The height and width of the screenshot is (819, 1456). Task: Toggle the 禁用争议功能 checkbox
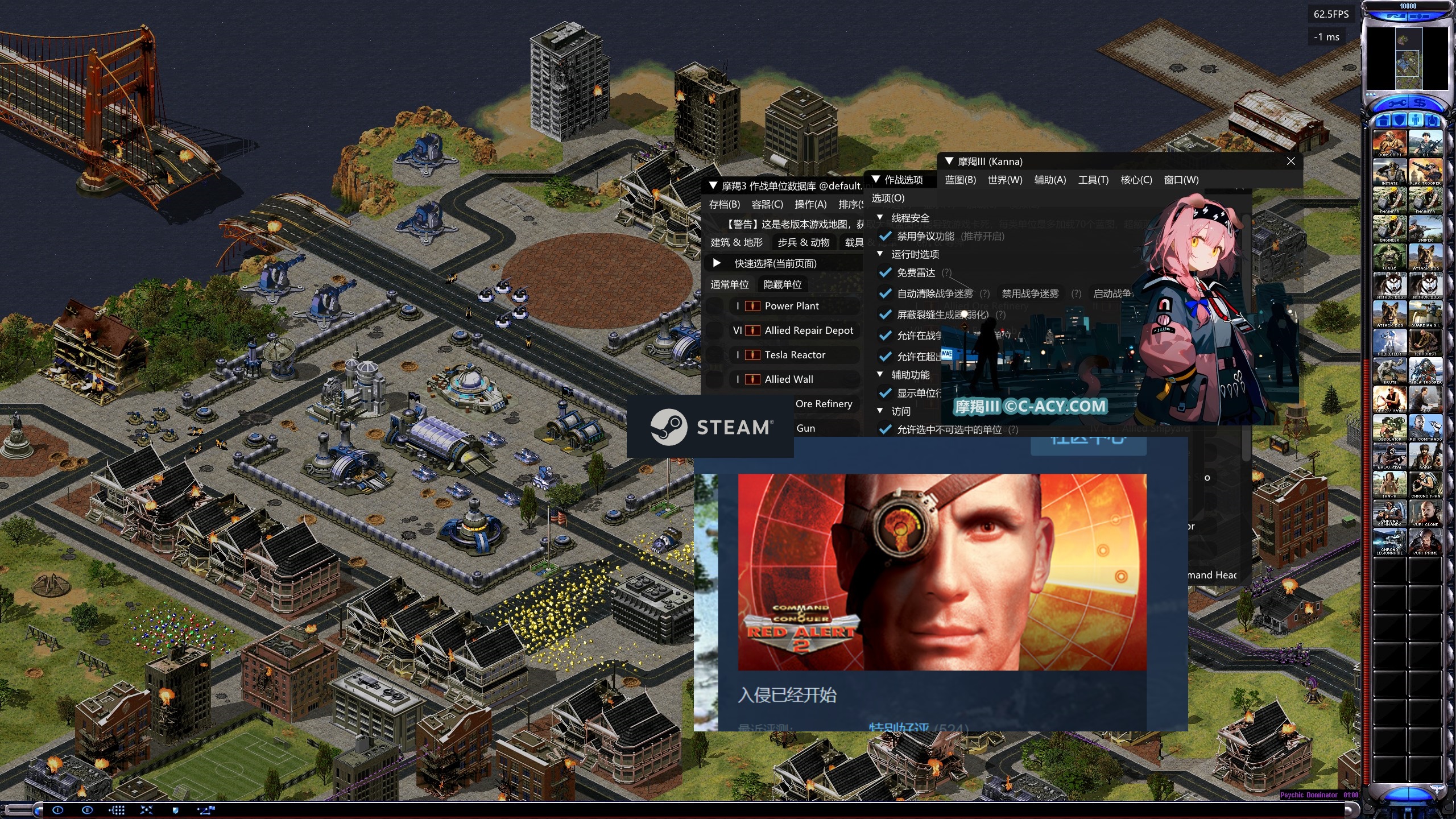[885, 236]
